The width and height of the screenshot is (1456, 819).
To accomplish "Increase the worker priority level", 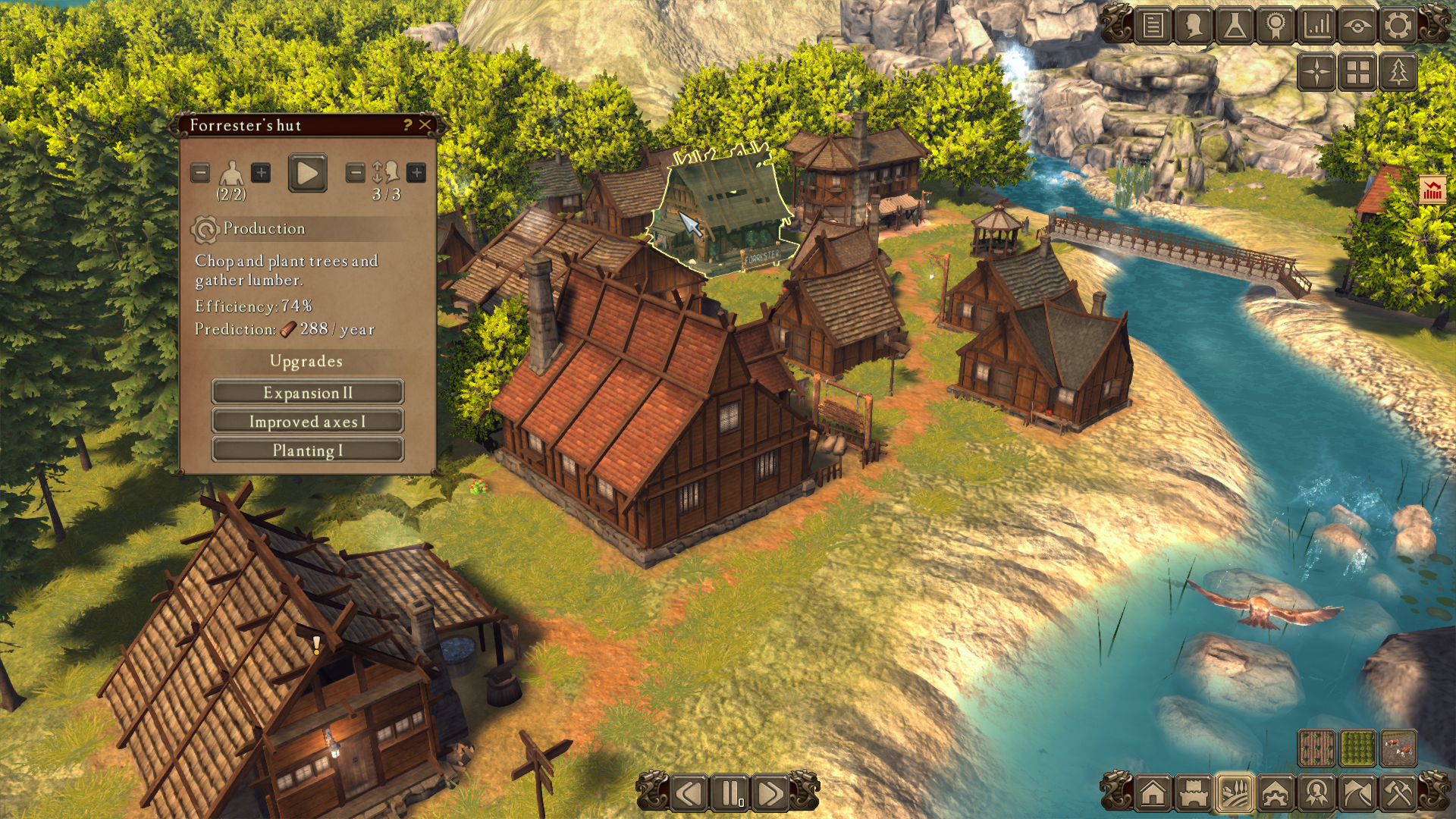I will click(x=416, y=173).
